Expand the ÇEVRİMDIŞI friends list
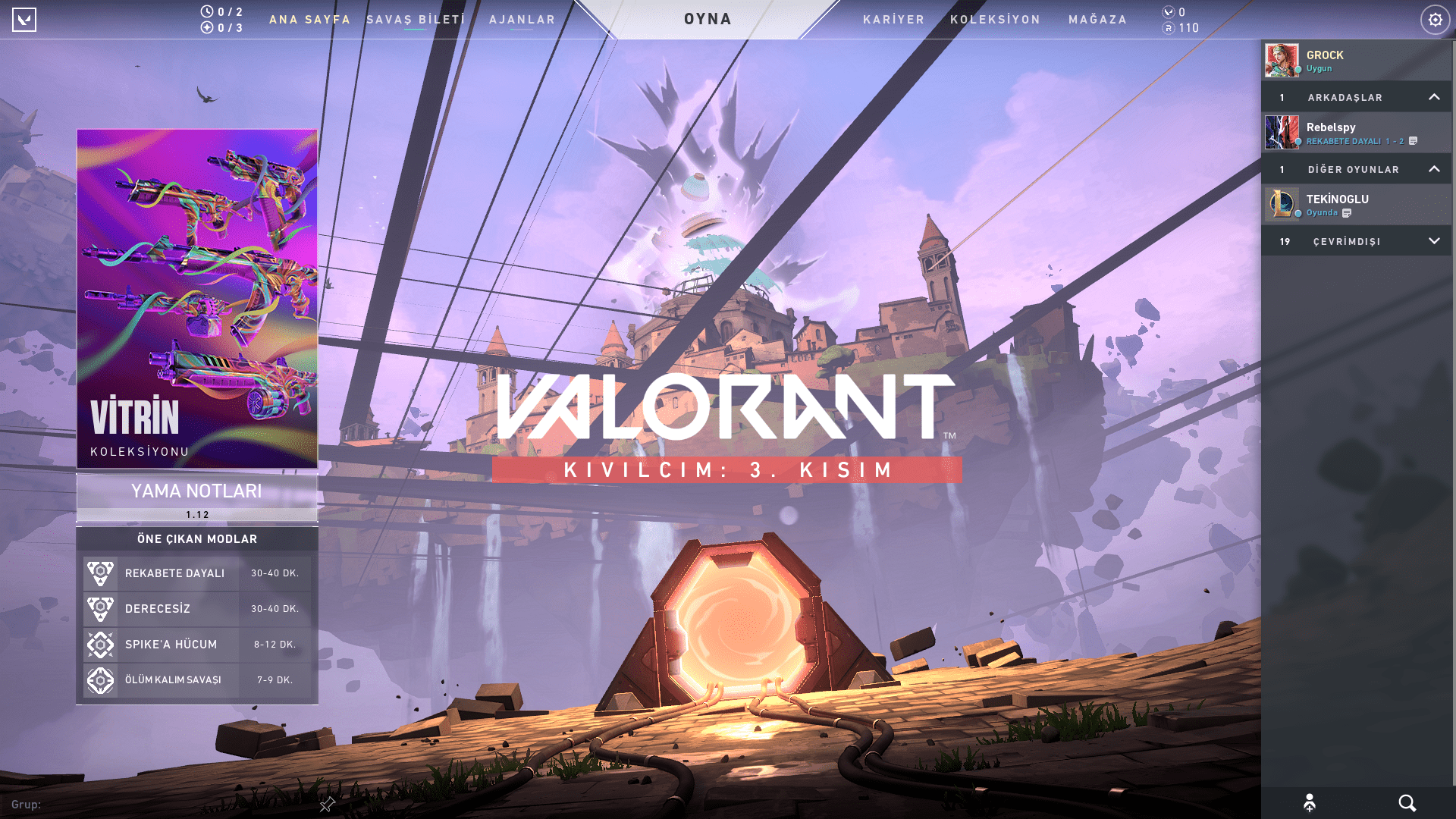 coord(1433,240)
